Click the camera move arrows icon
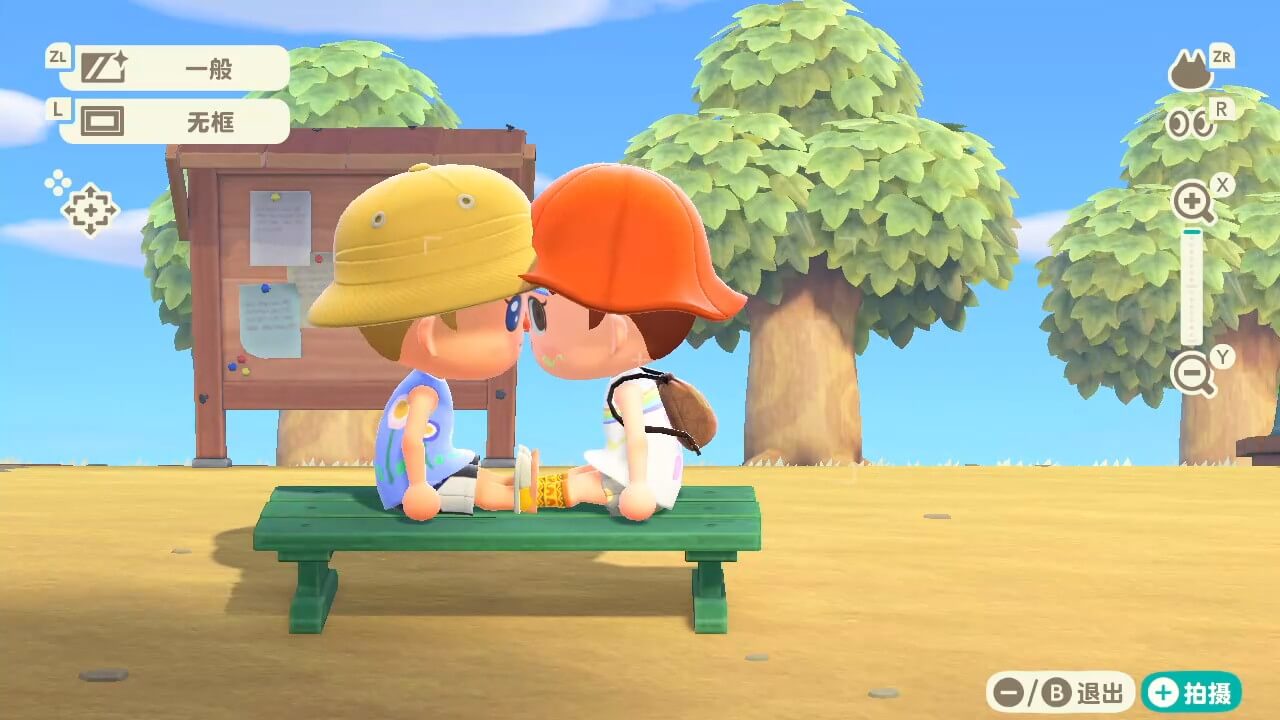1280x720 pixels. tap(89, 209)
